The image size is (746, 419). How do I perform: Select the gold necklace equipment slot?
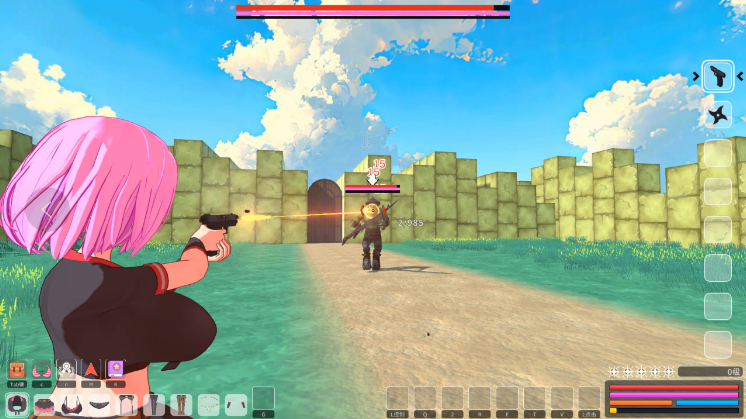208,405
